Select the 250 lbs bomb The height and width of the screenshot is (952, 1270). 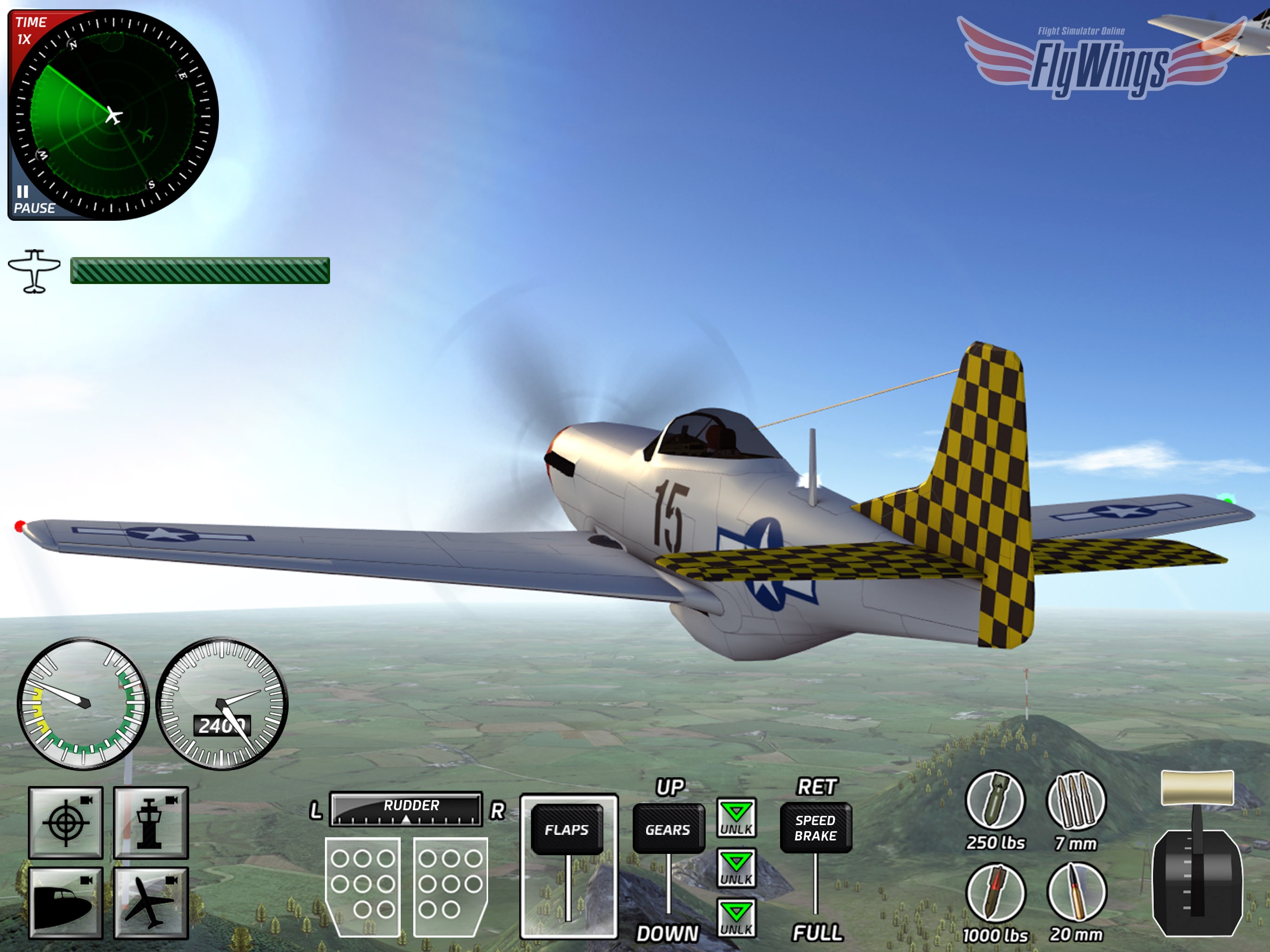pyautogui.click(x=995, y=801)
